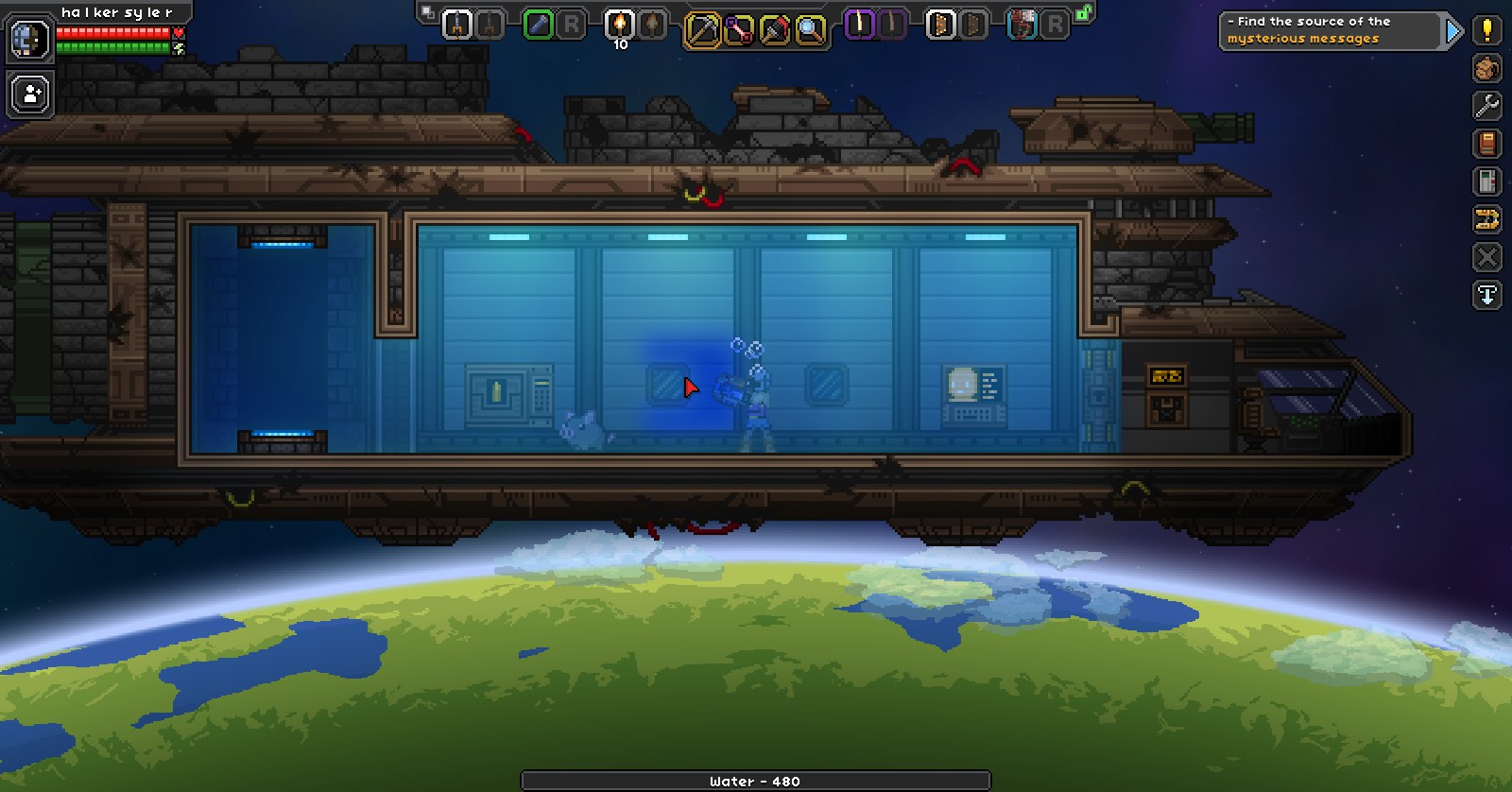The width and height of the screenshot is (1512, 792).
Task: Expand the mysterious messages quest tracker arrow
Action: tap(1452, 29)
